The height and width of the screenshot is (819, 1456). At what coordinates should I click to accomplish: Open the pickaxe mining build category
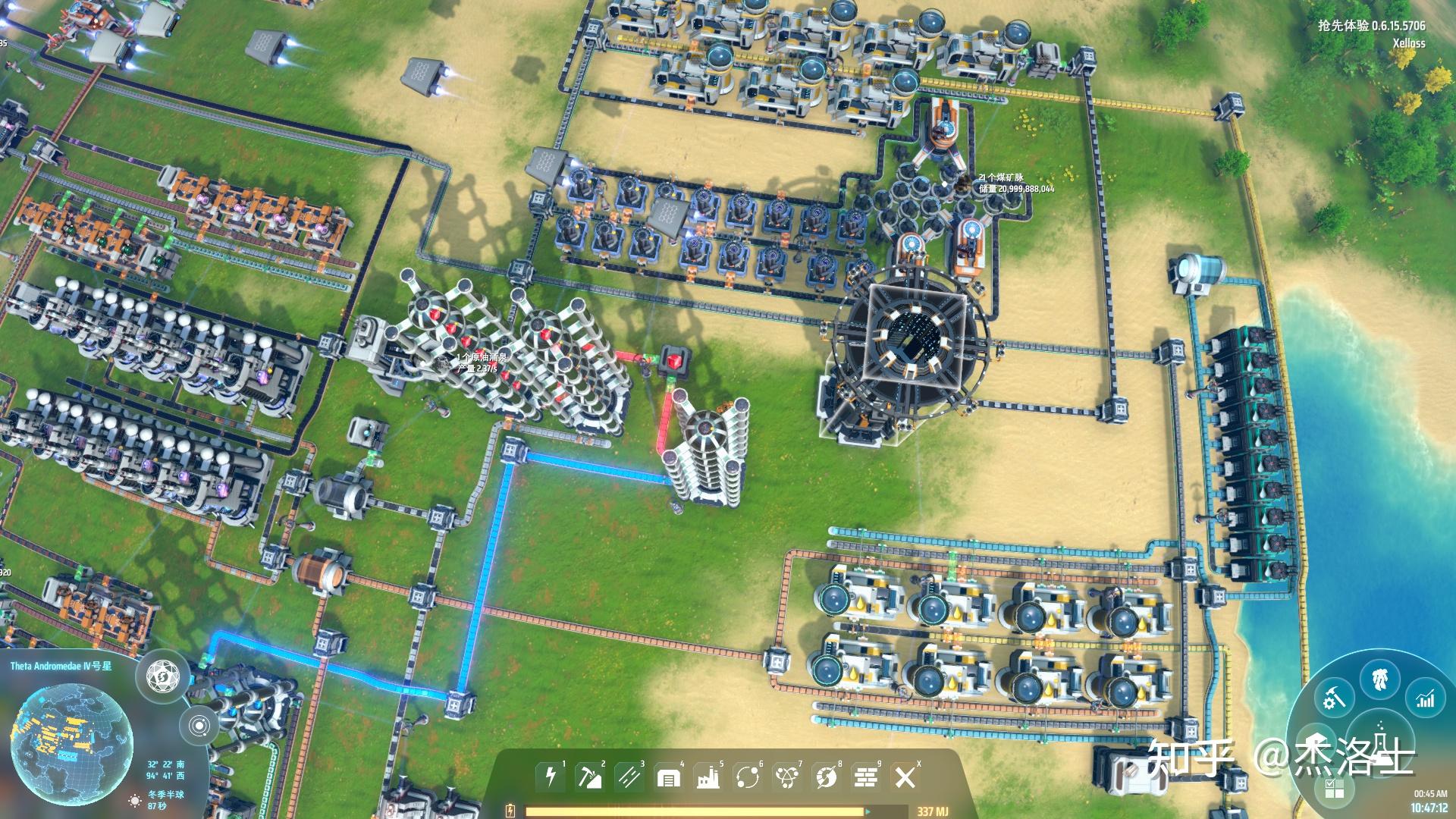coord(589,776)
